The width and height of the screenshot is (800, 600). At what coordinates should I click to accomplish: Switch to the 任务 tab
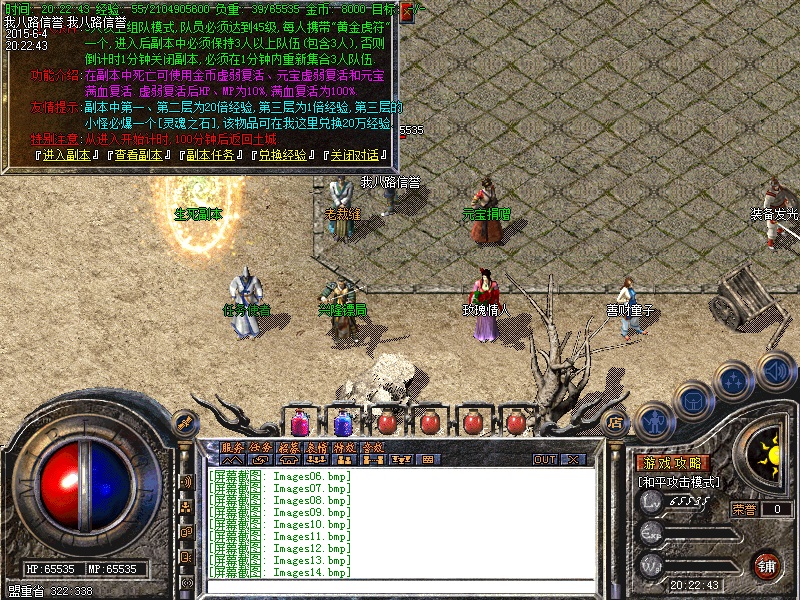[260, 447]
